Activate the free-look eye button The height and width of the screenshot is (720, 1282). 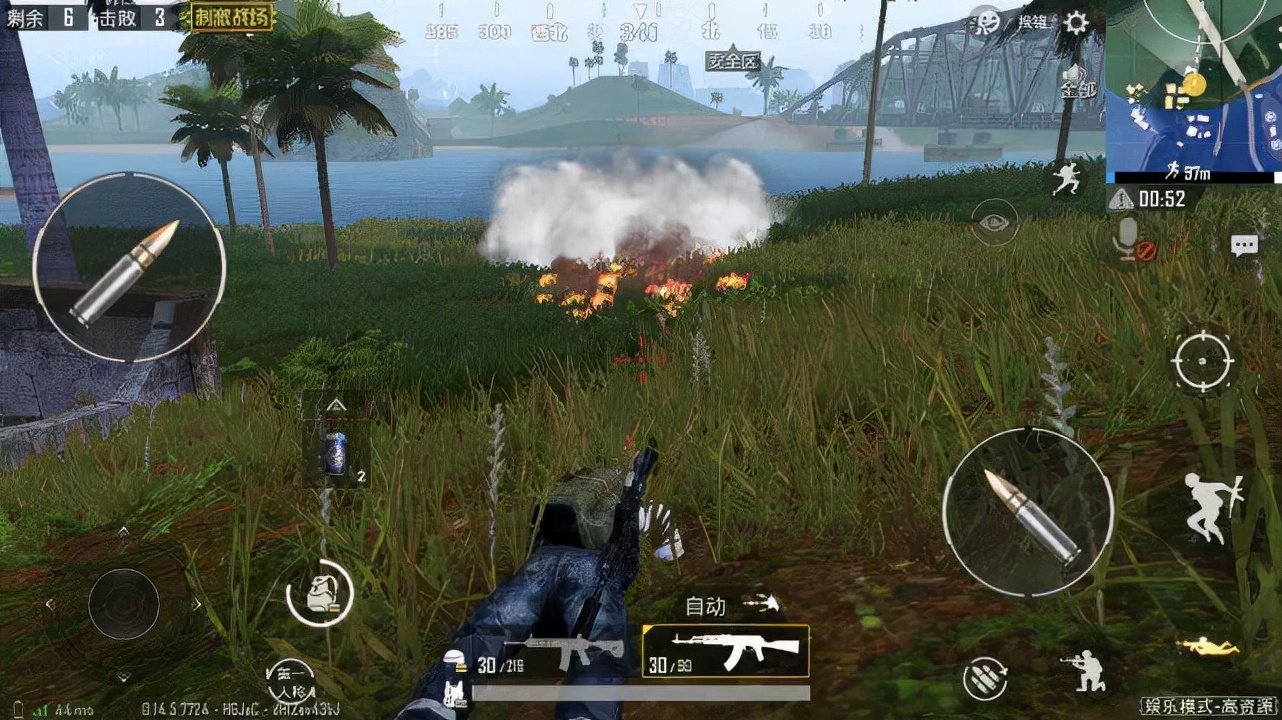[995, 222]
